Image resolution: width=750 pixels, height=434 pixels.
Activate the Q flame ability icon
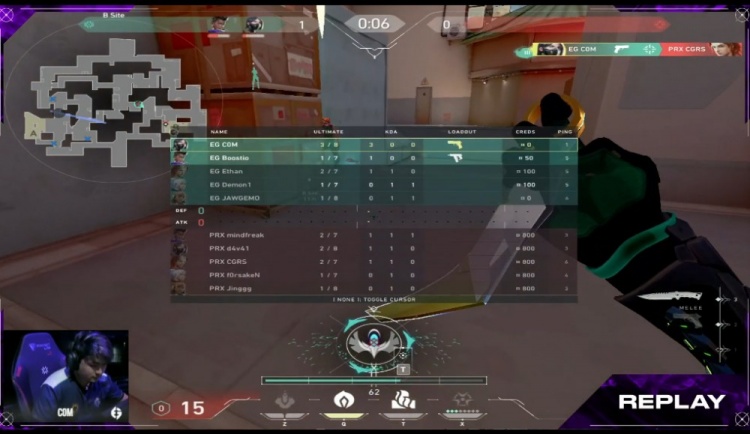point(345,401)
